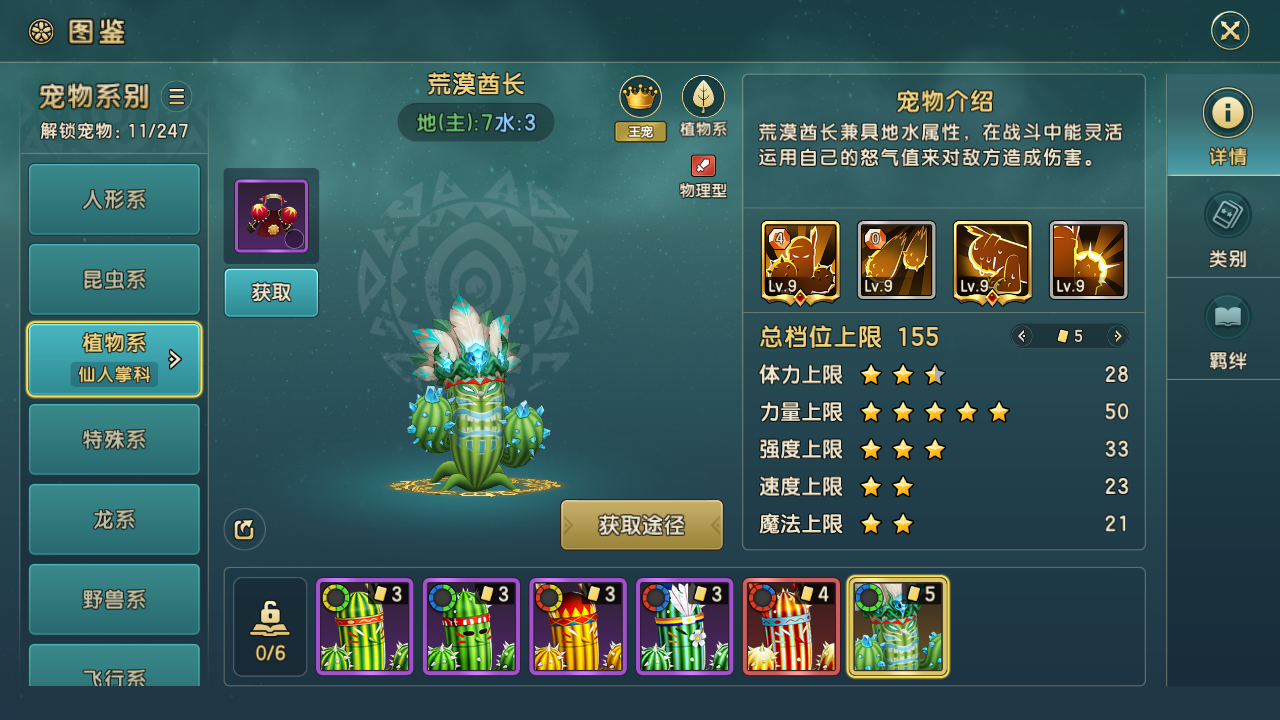This screenshot has height=720, width=1280.
Task: View the third Lv.9 skill icon
Action: [x=991, y=260]
